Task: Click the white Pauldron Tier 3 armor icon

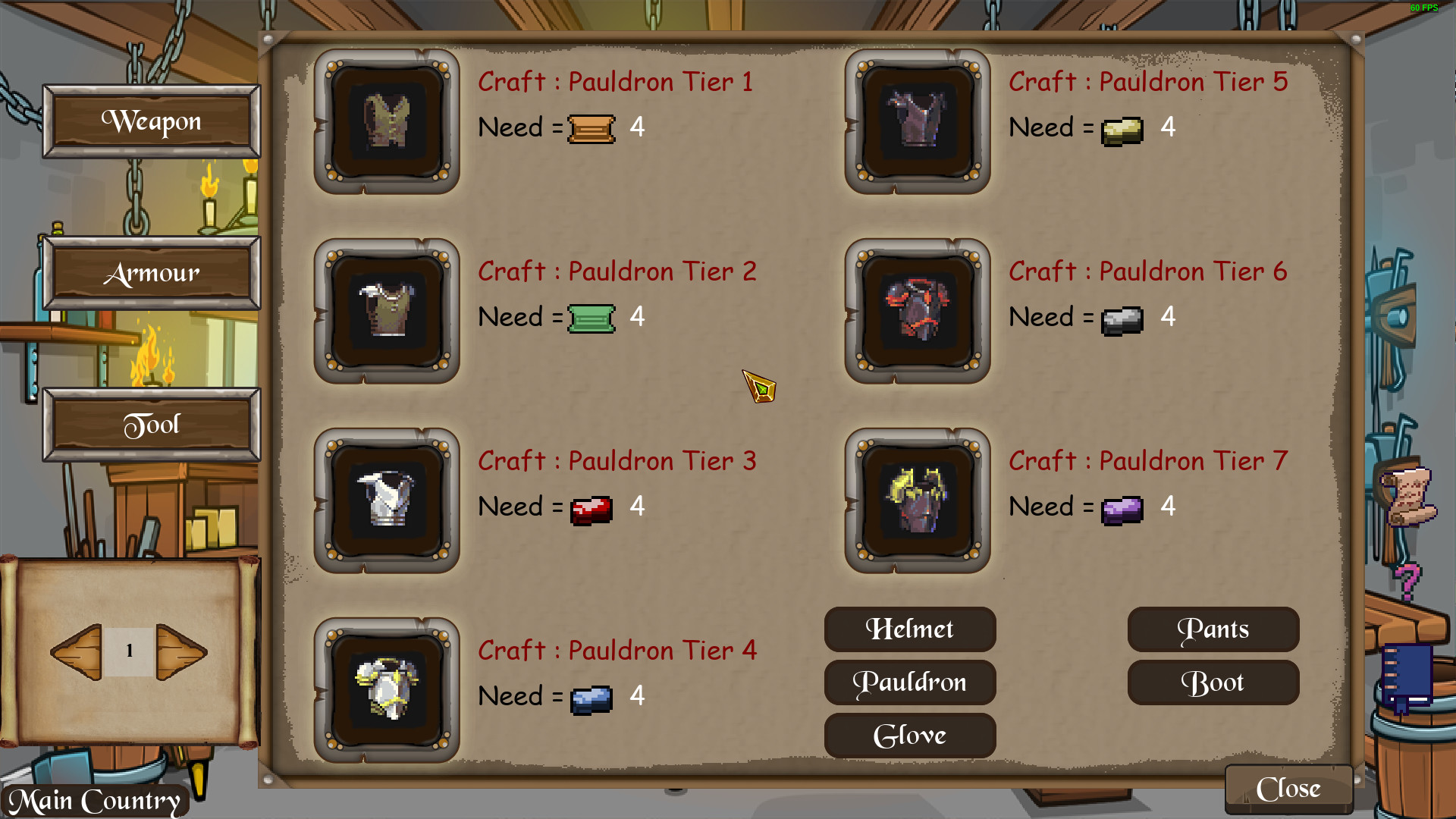Action: (388, 500)
